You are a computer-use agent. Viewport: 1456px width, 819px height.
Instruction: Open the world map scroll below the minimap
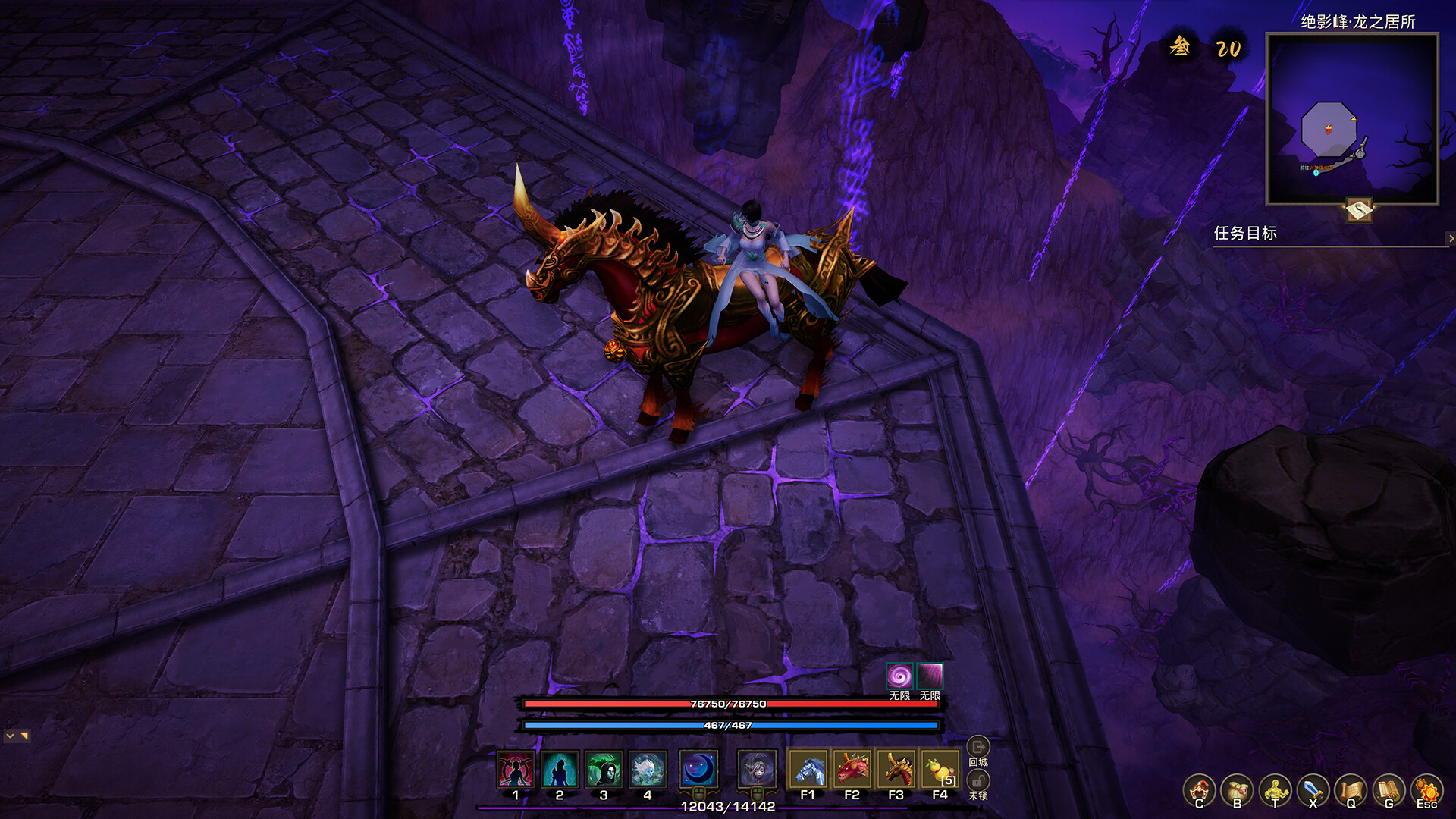click(x=1360, y=211)
